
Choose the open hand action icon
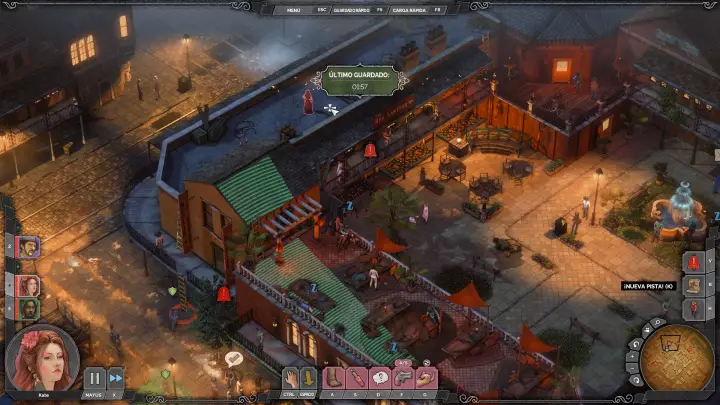click(x=290, y=378)
